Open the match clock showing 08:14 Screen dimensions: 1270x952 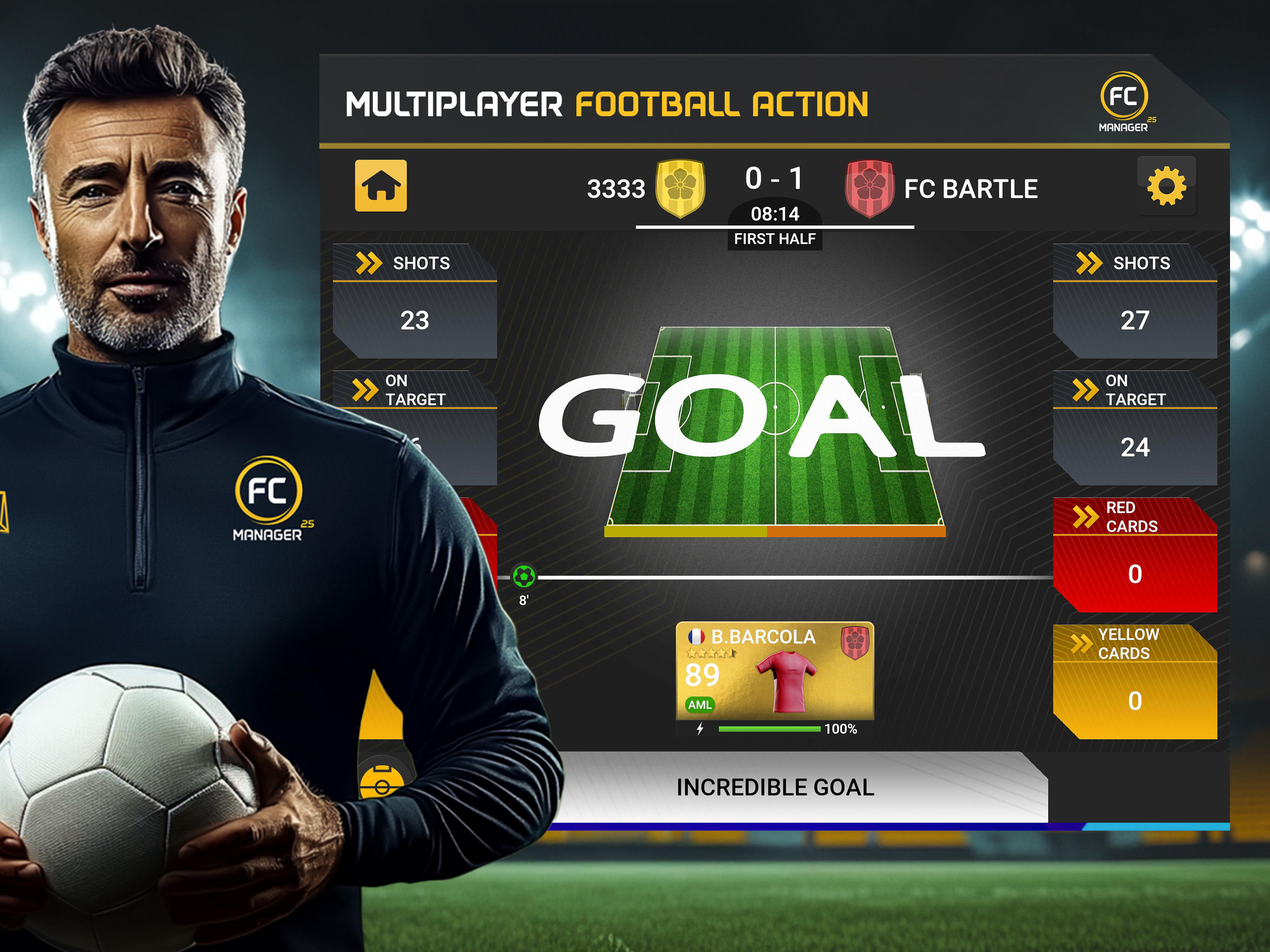coord(775,212)
